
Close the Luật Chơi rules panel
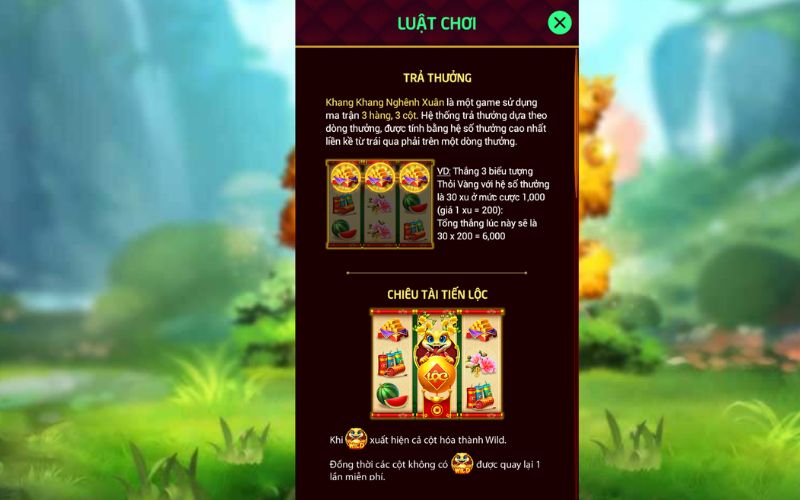click(x=560, y=22)
